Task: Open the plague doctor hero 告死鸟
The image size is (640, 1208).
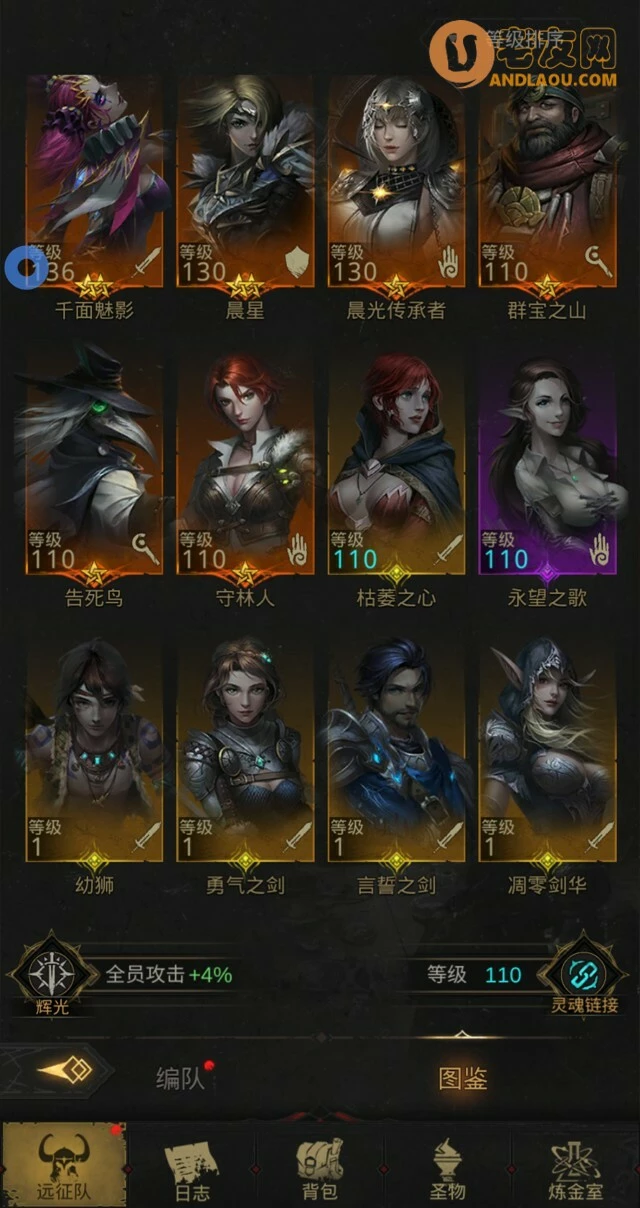Action: point(94,465)
